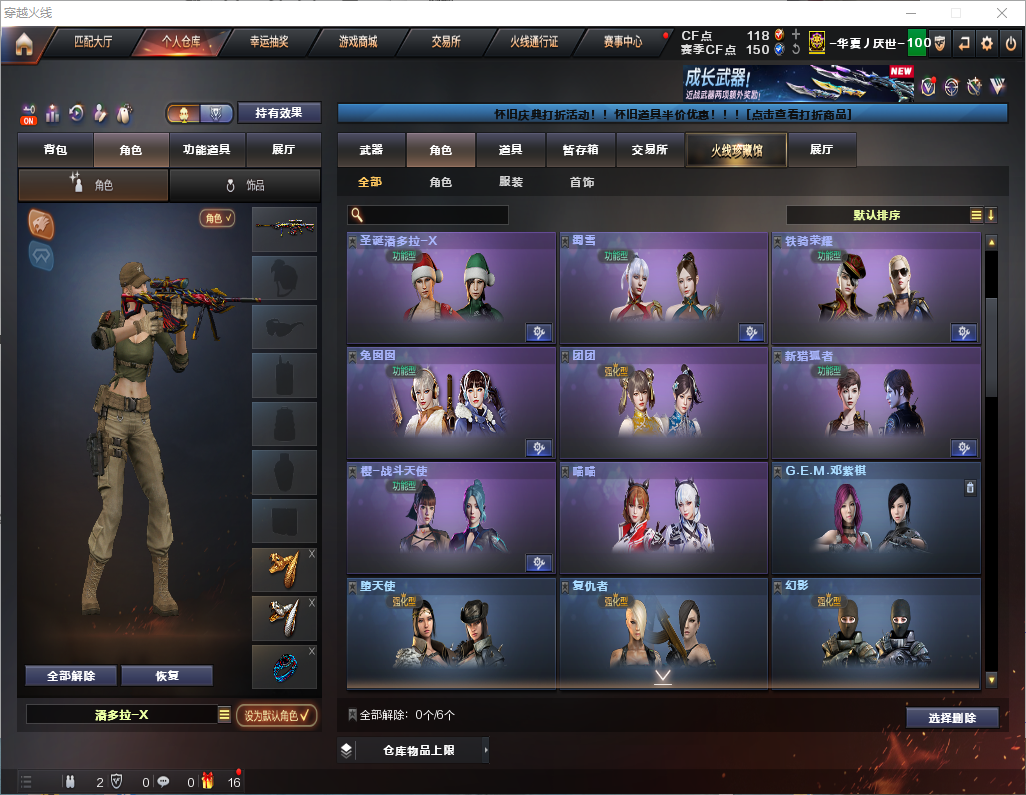
Task: Choose the G.E.M.邓紫棋 character card
Action: (x=875, y=517)
